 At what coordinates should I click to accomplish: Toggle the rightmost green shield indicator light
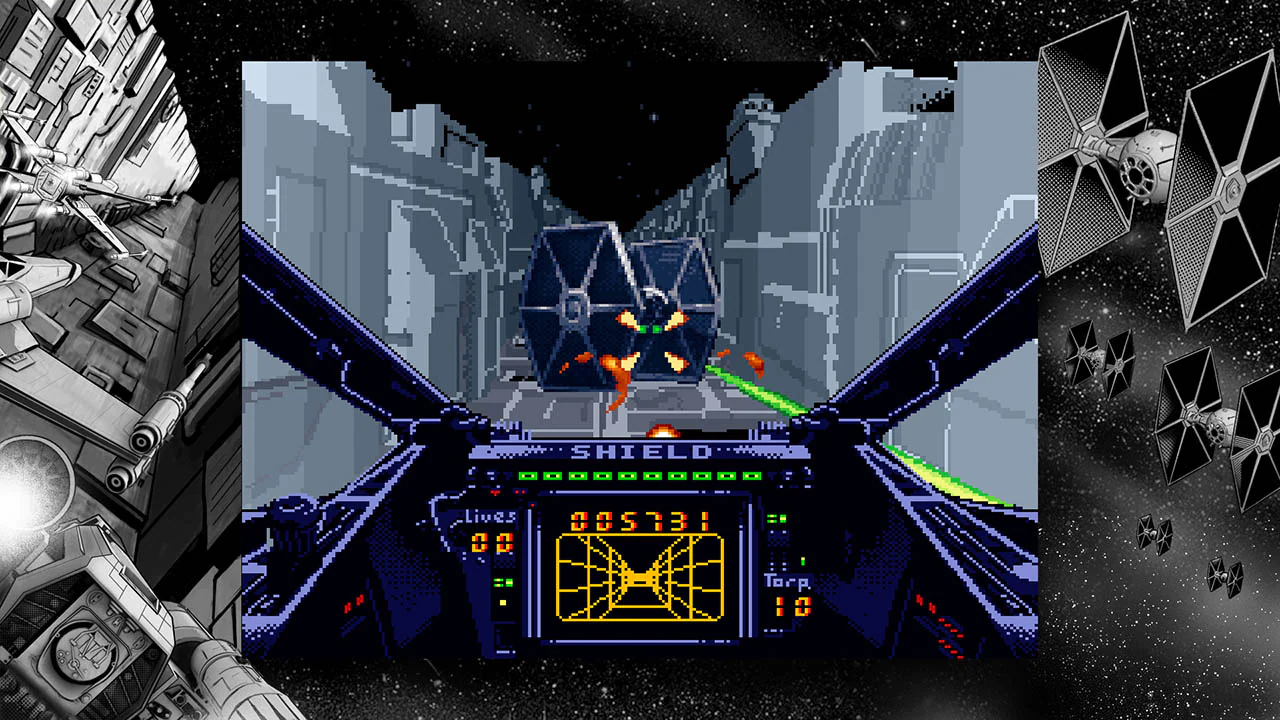point(749,476)
